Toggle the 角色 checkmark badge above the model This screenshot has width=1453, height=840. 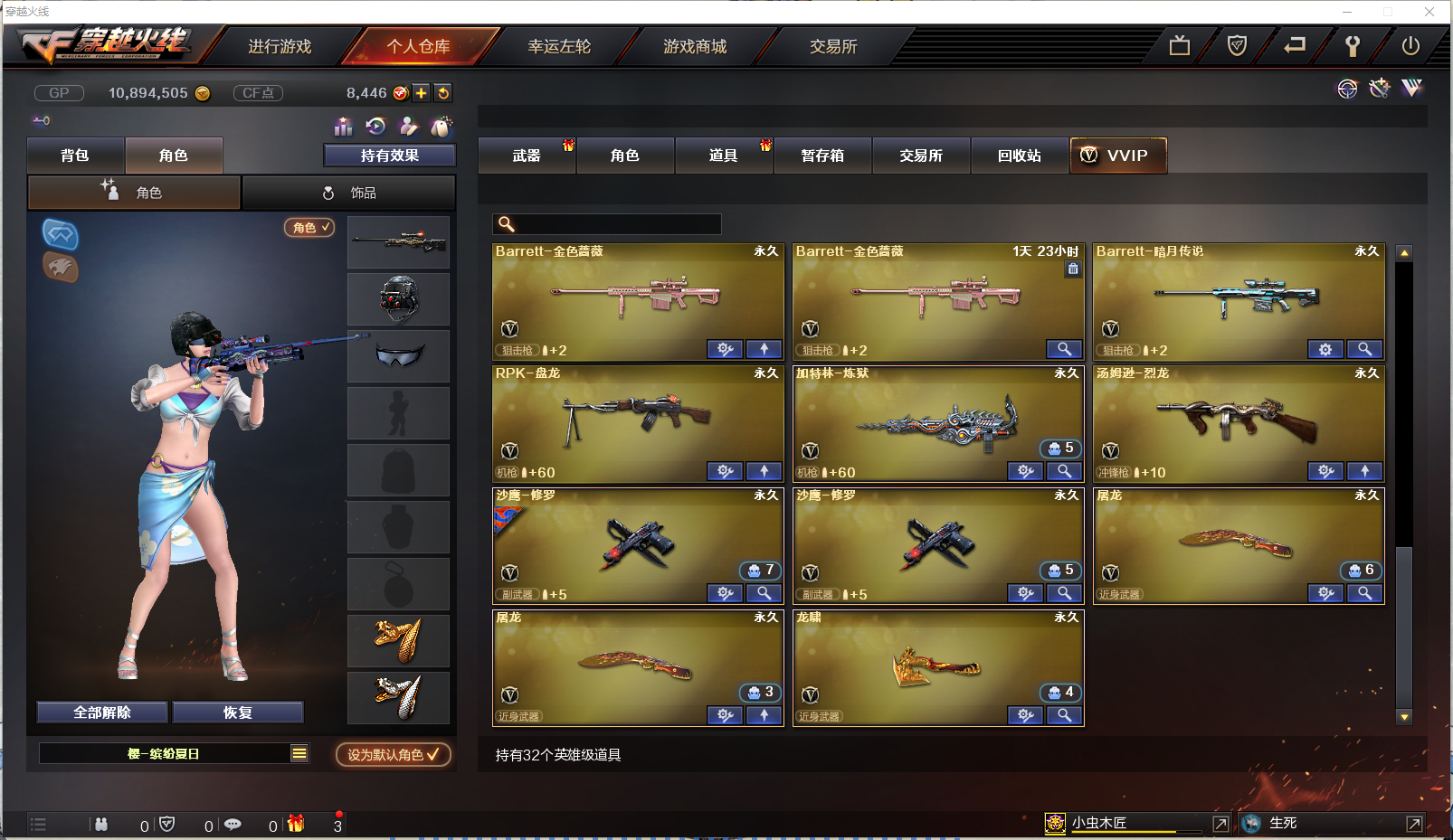(309, 228)
